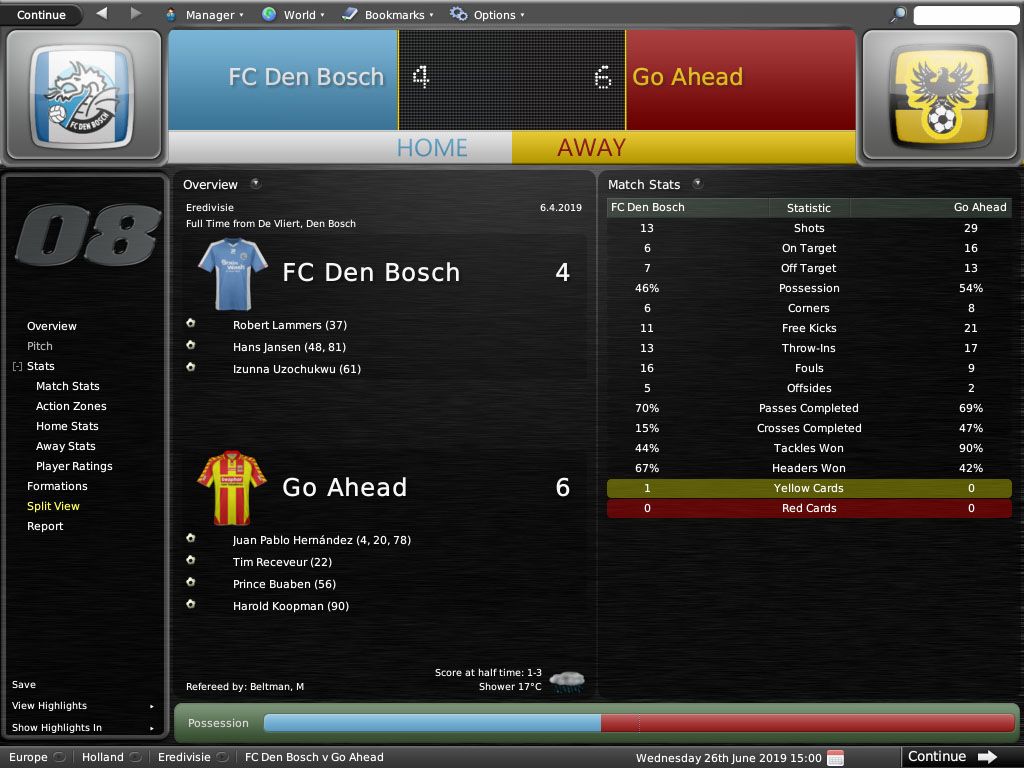Open the Eredivisie breadcrumb link
Viewport: 1024px width, 768px height.
point(184,757)
